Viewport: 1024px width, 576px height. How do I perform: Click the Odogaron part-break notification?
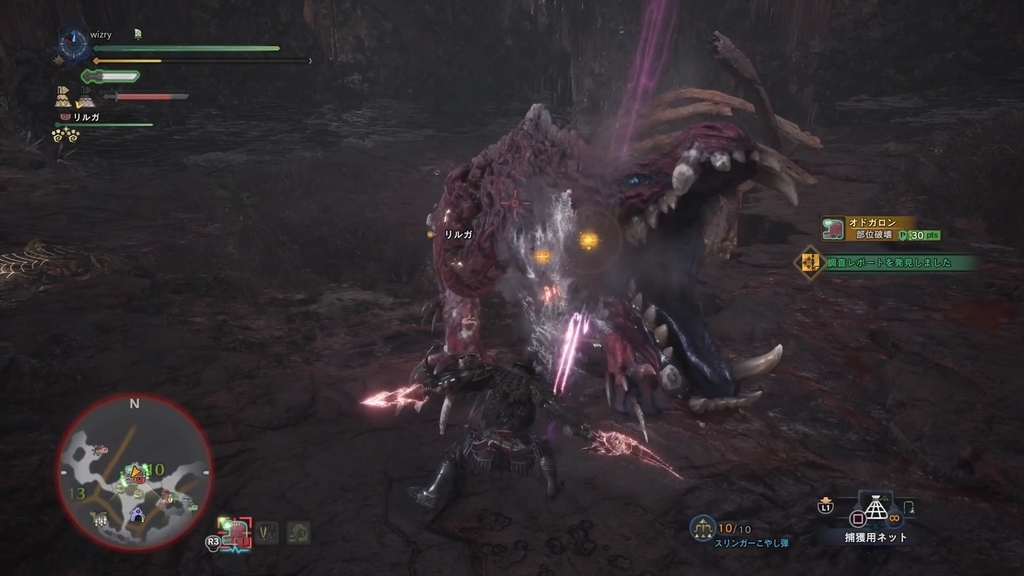pos(880,228)
